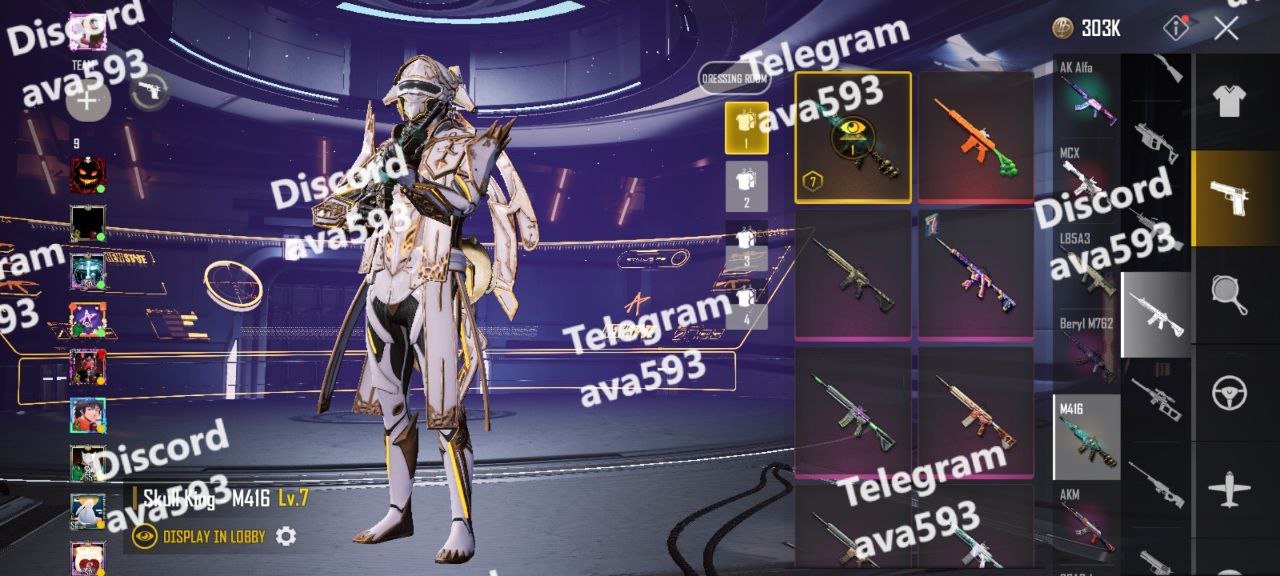The height and width of the screenshot is (576, 1280).
Task: Choose the orange M416 skin tile
Action: coord(975,137)
